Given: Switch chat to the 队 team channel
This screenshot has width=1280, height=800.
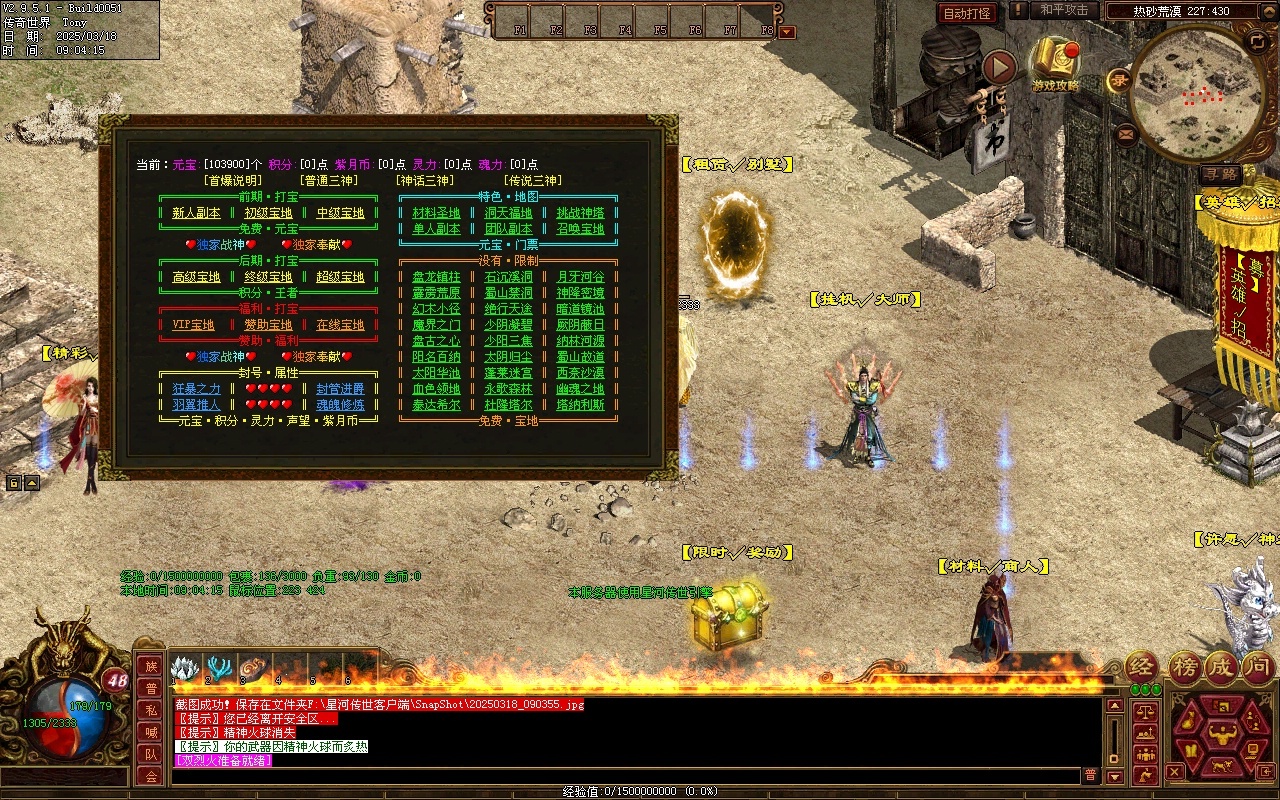Looking at the screenshot, I should coord(151,754).
